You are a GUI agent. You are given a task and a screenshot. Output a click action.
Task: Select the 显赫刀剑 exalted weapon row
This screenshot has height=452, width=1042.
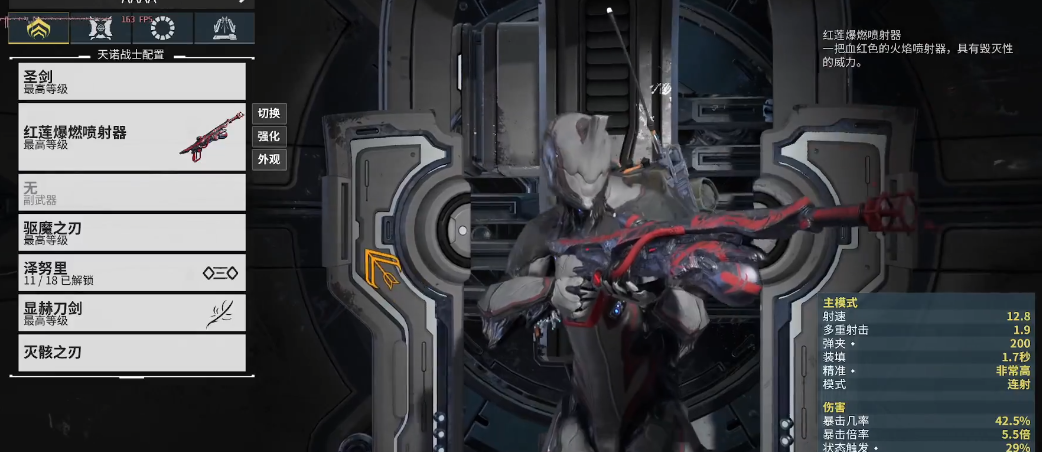(131, 313)
